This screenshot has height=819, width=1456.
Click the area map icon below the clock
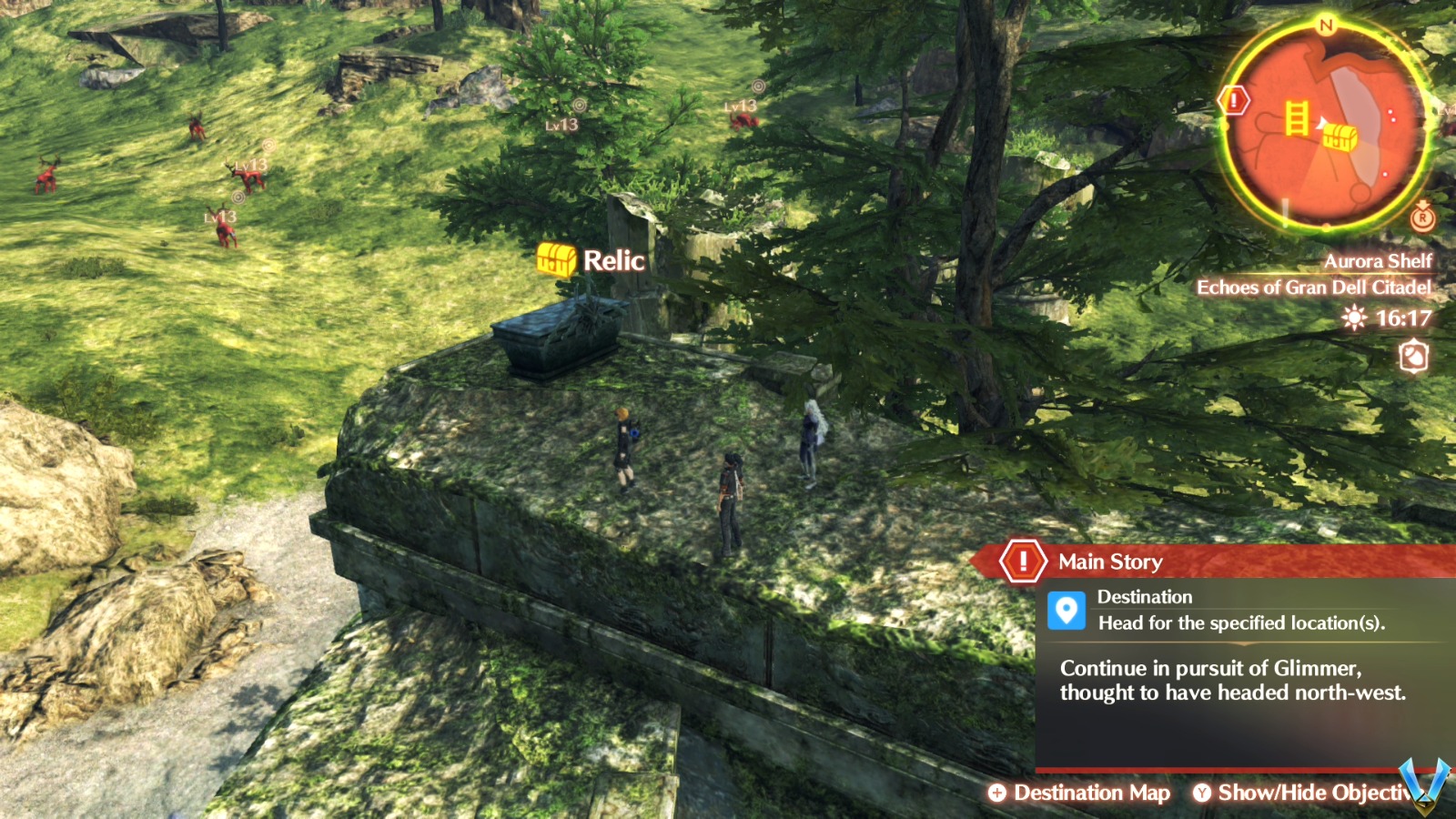point(1413,358)
